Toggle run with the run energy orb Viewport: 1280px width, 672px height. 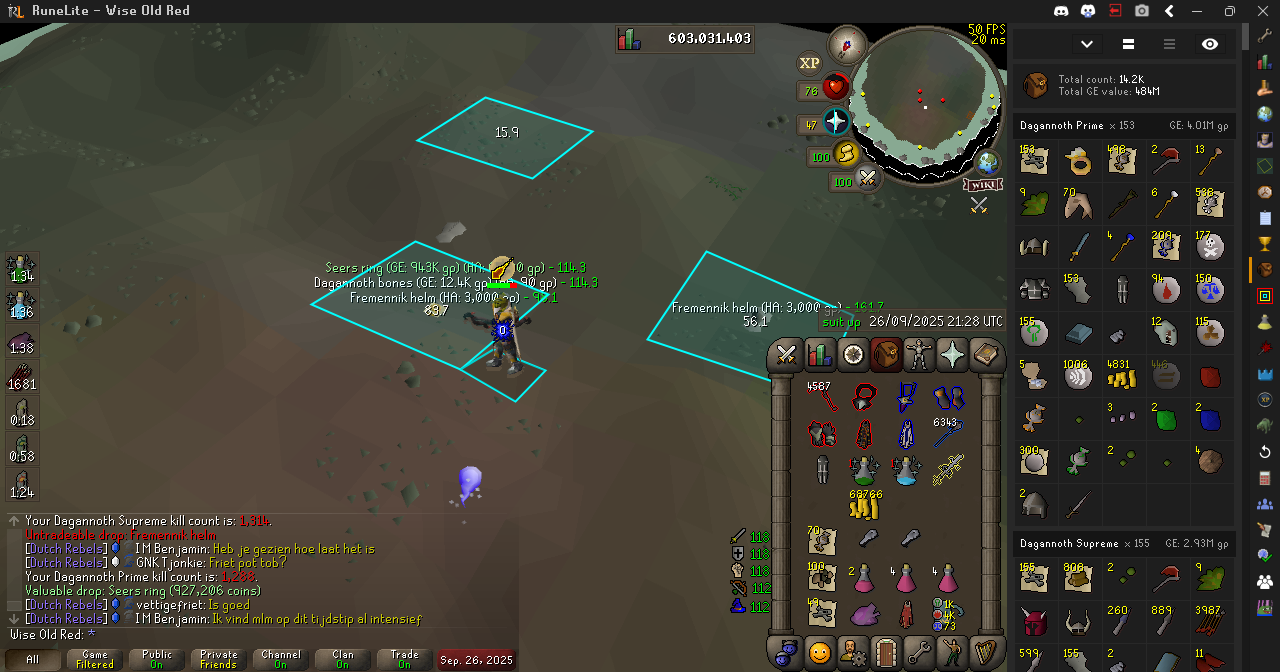point(846,155)
